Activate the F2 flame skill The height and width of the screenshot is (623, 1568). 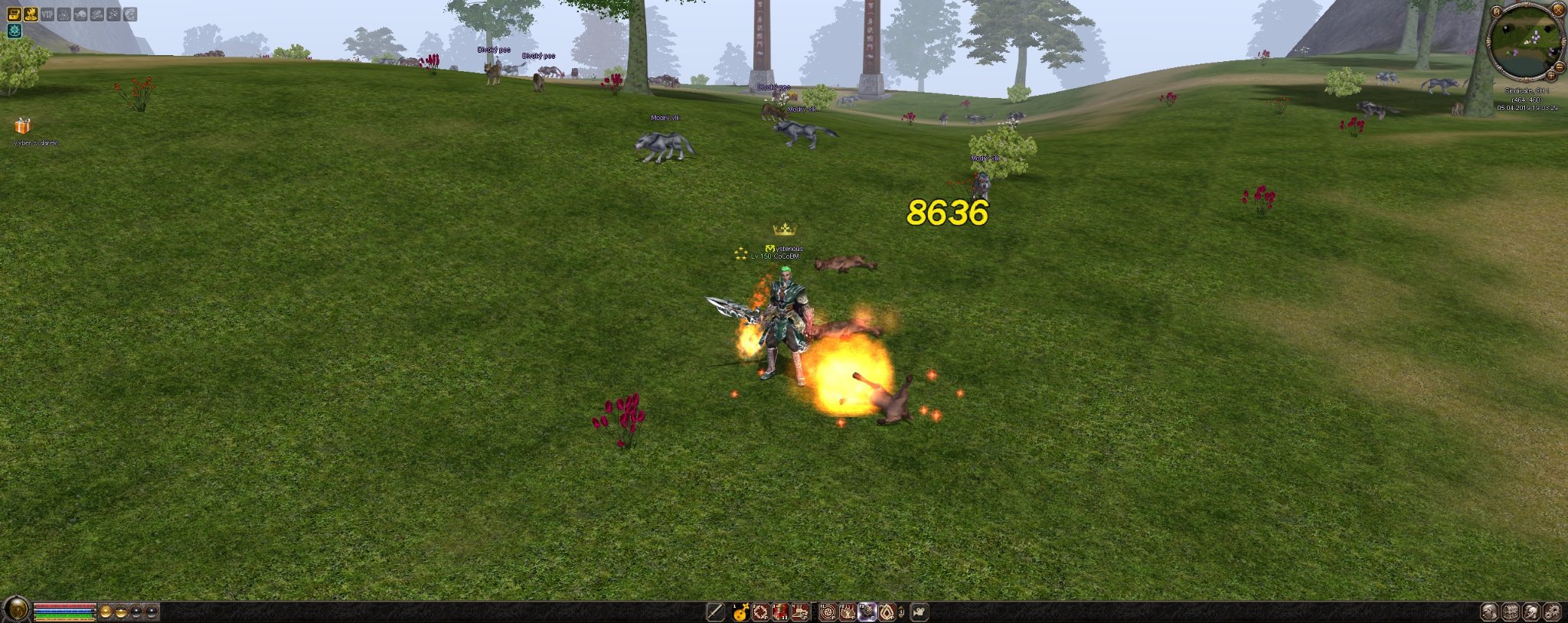(848, 612)
